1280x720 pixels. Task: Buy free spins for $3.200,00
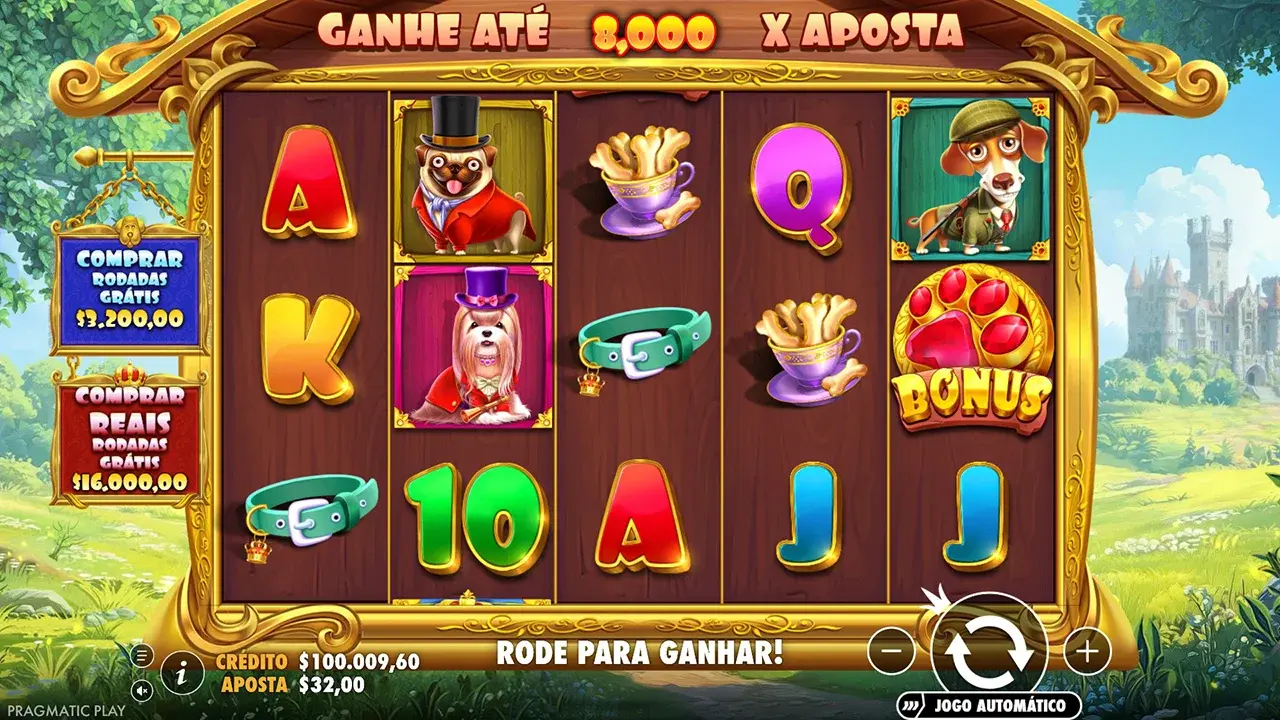click(130, 290)
